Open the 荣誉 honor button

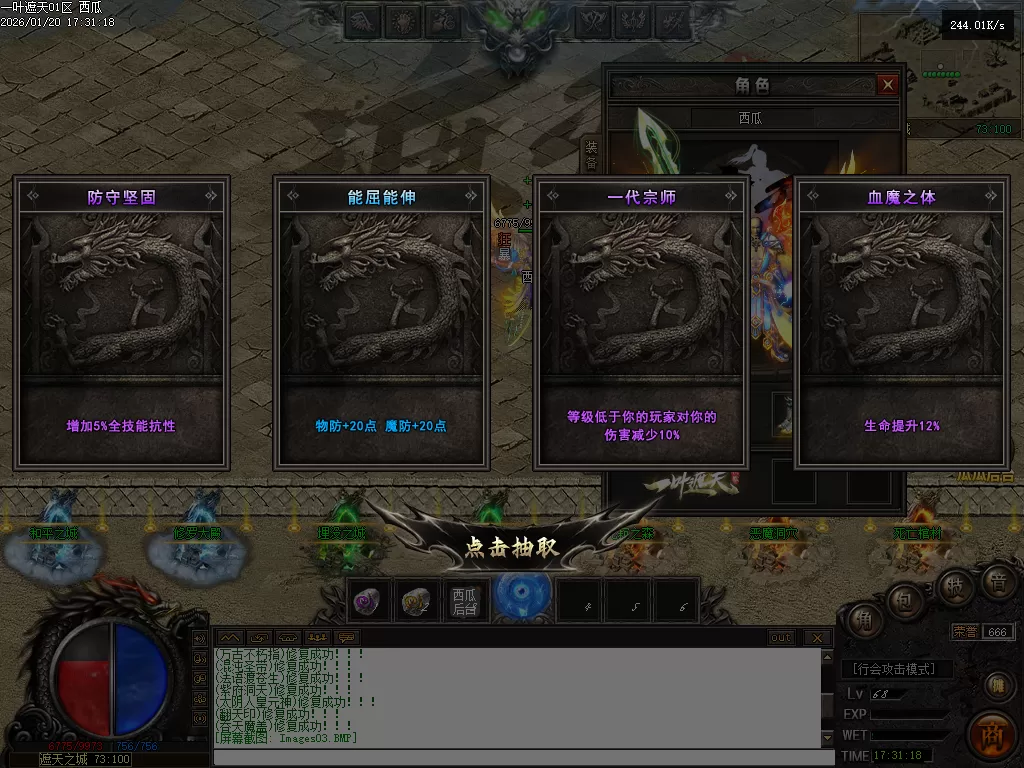965,632
